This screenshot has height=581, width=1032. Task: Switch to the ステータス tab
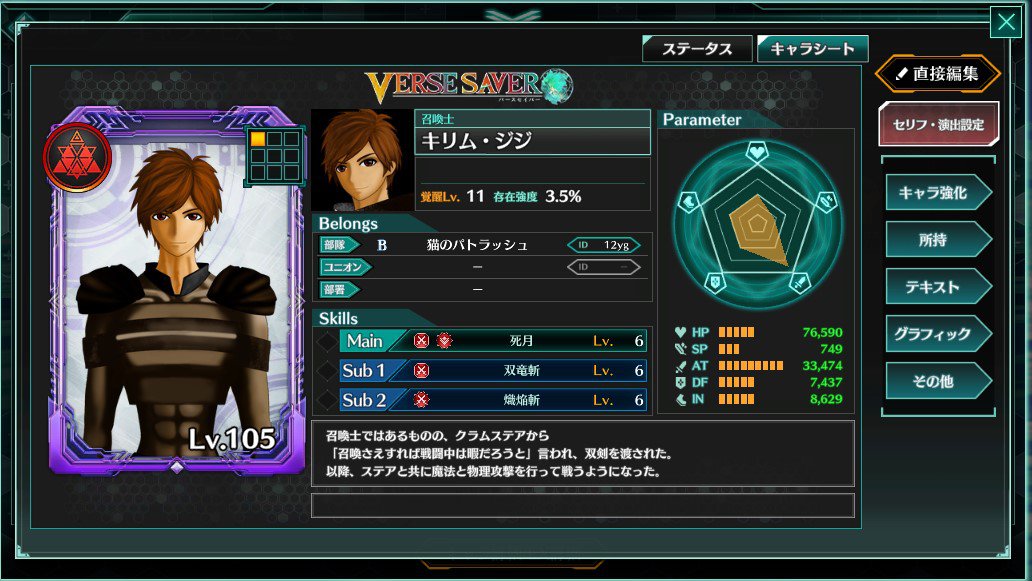696,48
